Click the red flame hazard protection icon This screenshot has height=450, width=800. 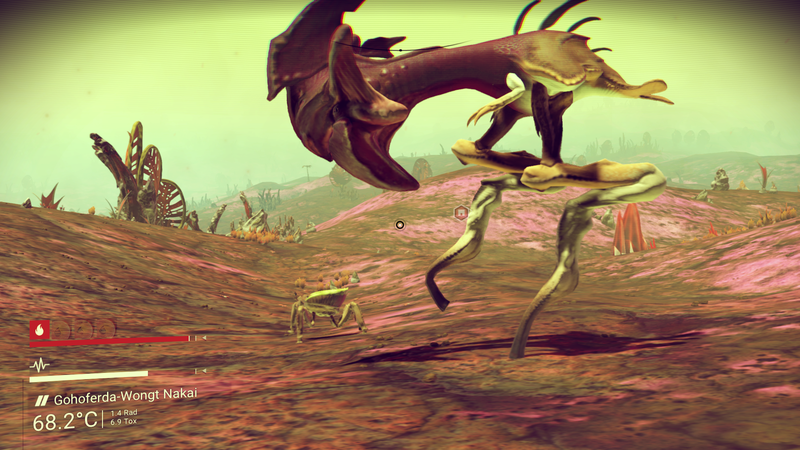[40, 327]
